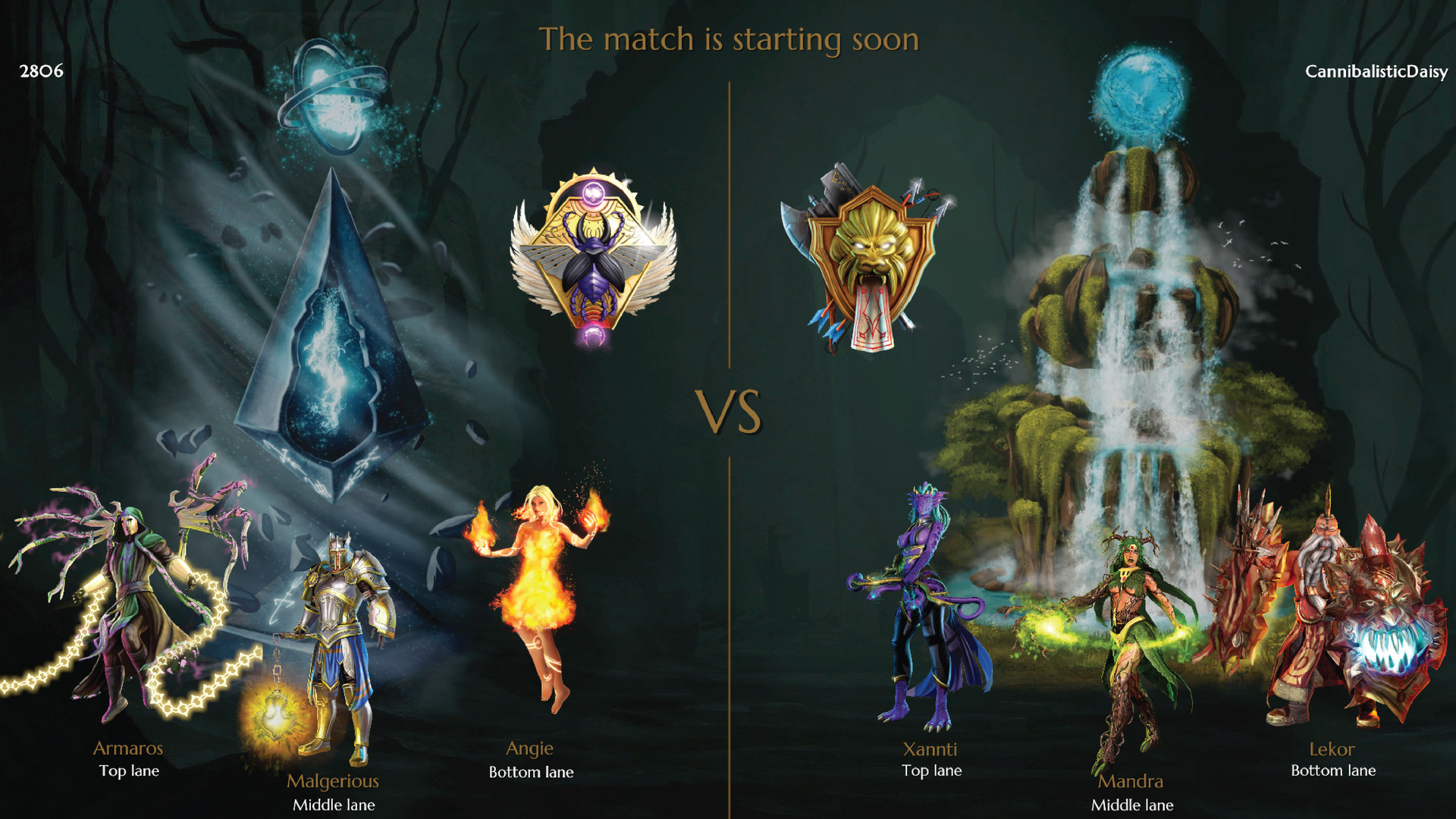Image resolution: width=1456 pixels, height=819 pixels.
Task: Click the Mandra Middle lane text
Action: pos(1132,792)
